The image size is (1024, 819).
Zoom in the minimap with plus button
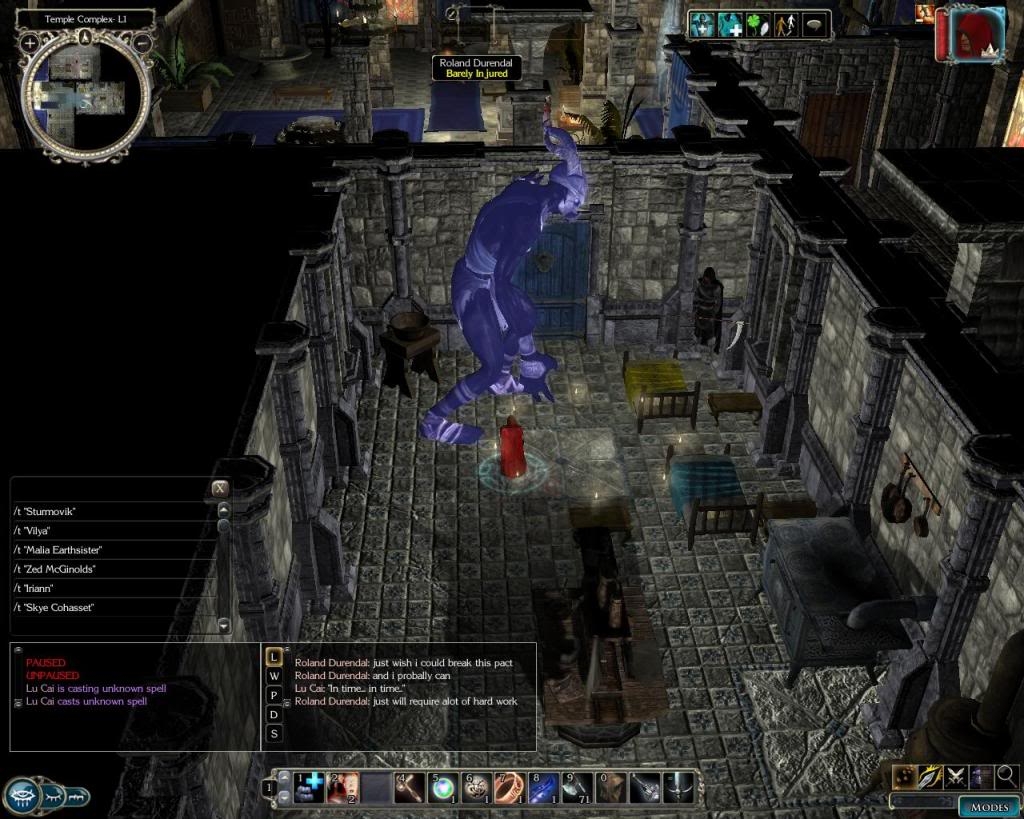(x=30, y=43)
